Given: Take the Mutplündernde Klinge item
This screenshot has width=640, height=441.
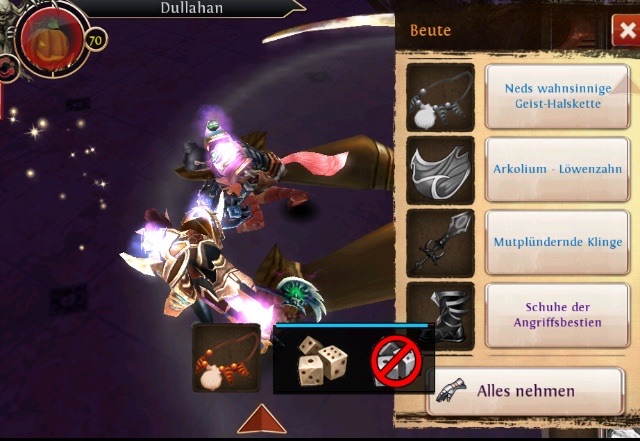Looking at the screenshot, I should point(557,242).
